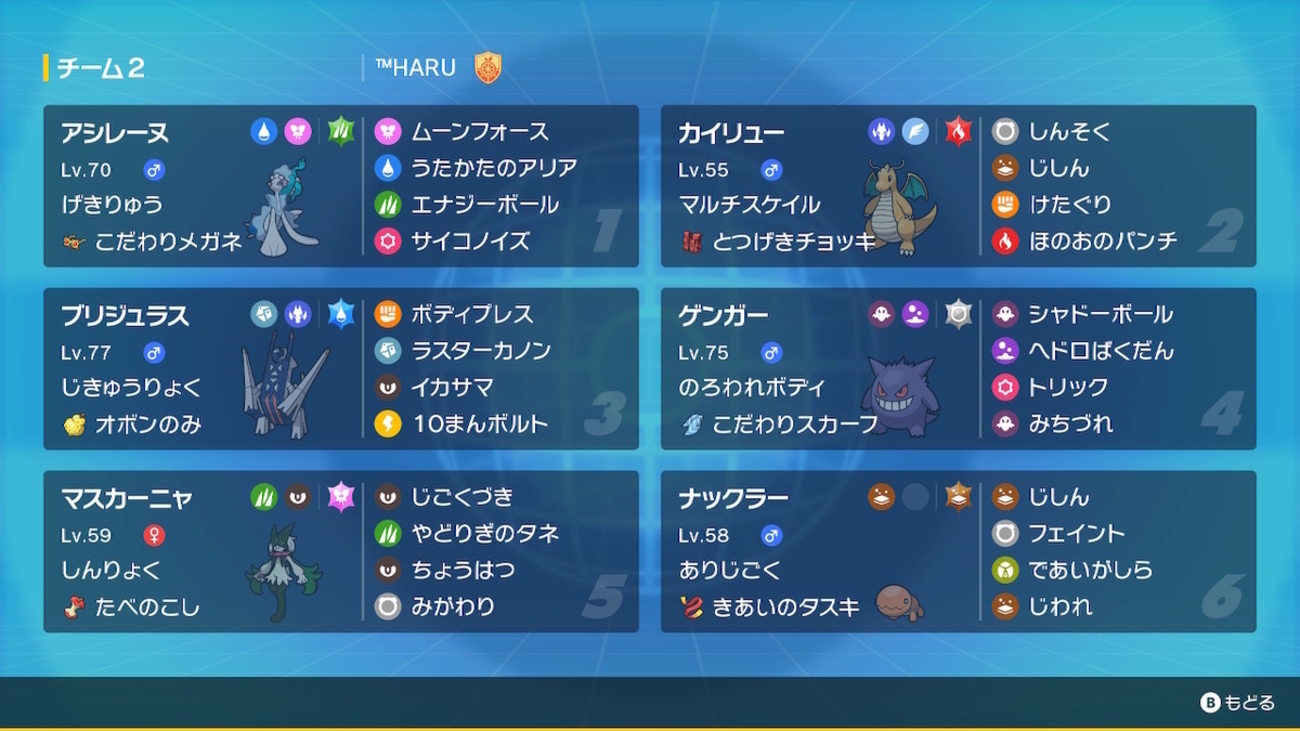Click the Electric icon beside 10まんボルト
Image resolution: width=1300 pixels, height=731 pixels.
point(390,424)
